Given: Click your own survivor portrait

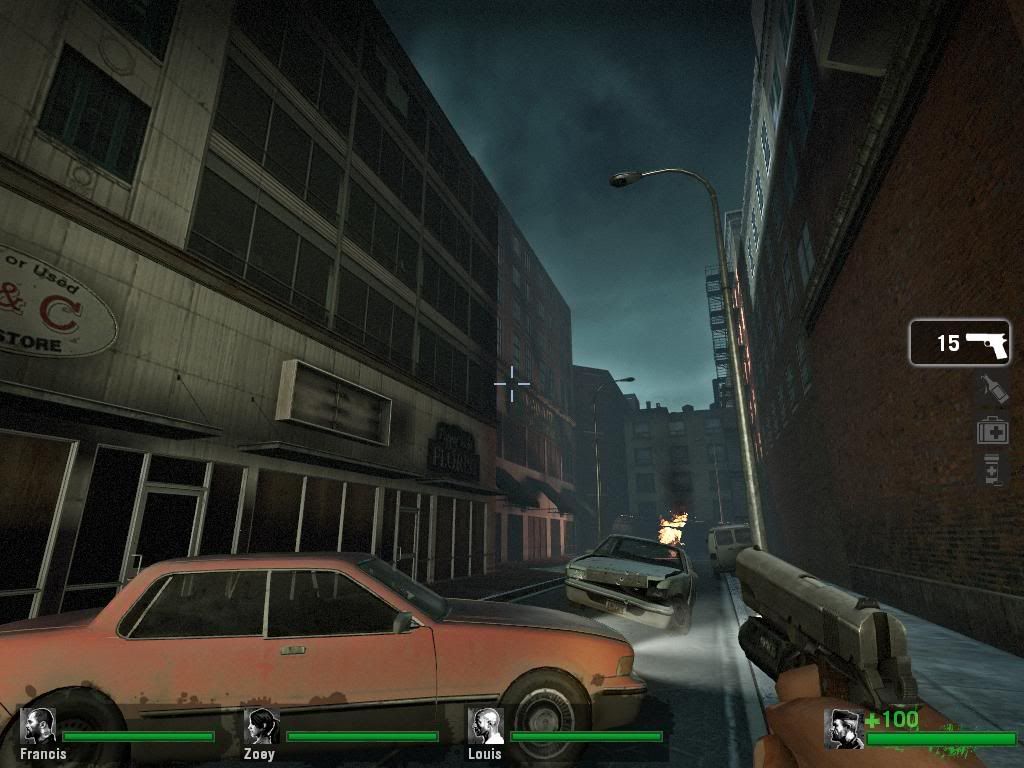Looking at the screenshot, I should tap(844, 728).
